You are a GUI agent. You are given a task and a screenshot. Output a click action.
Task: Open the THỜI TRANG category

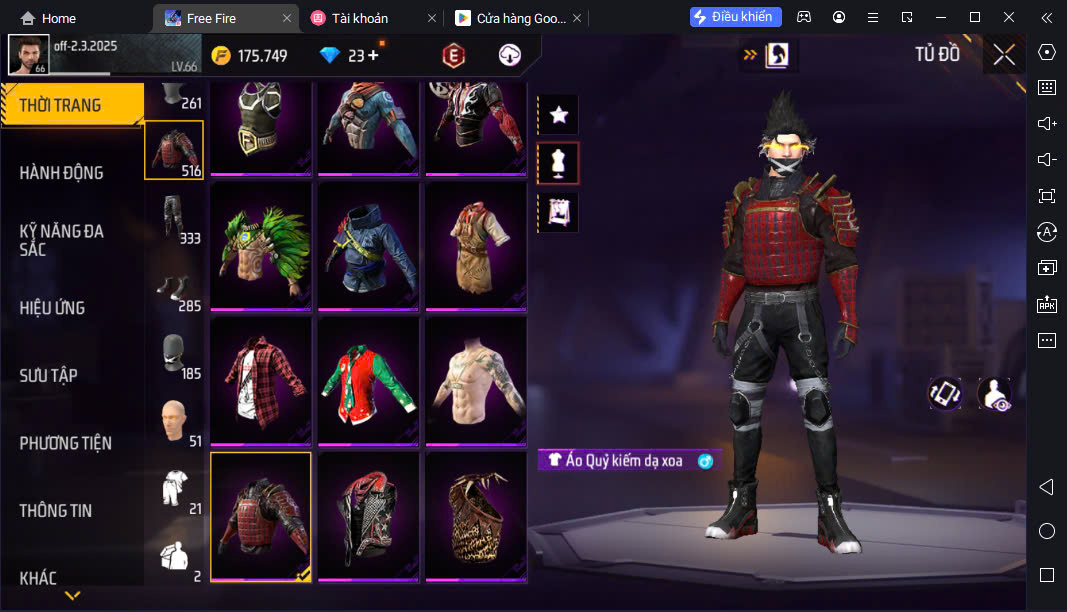[70, 105]
